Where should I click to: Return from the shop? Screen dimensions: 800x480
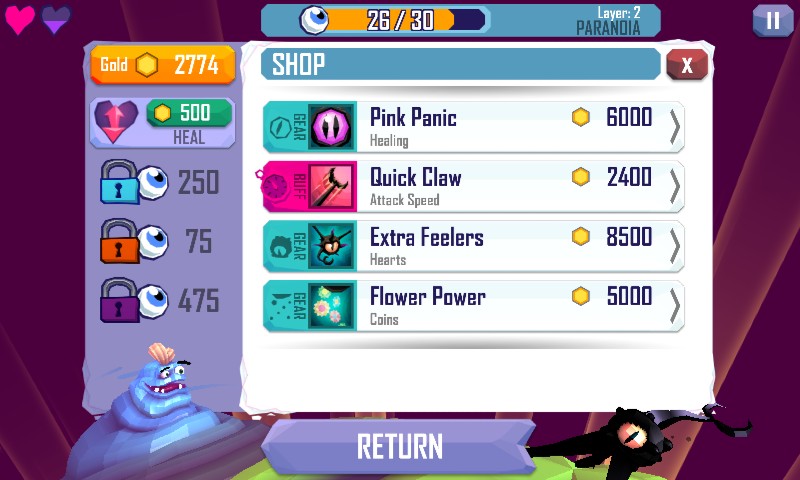399,445
